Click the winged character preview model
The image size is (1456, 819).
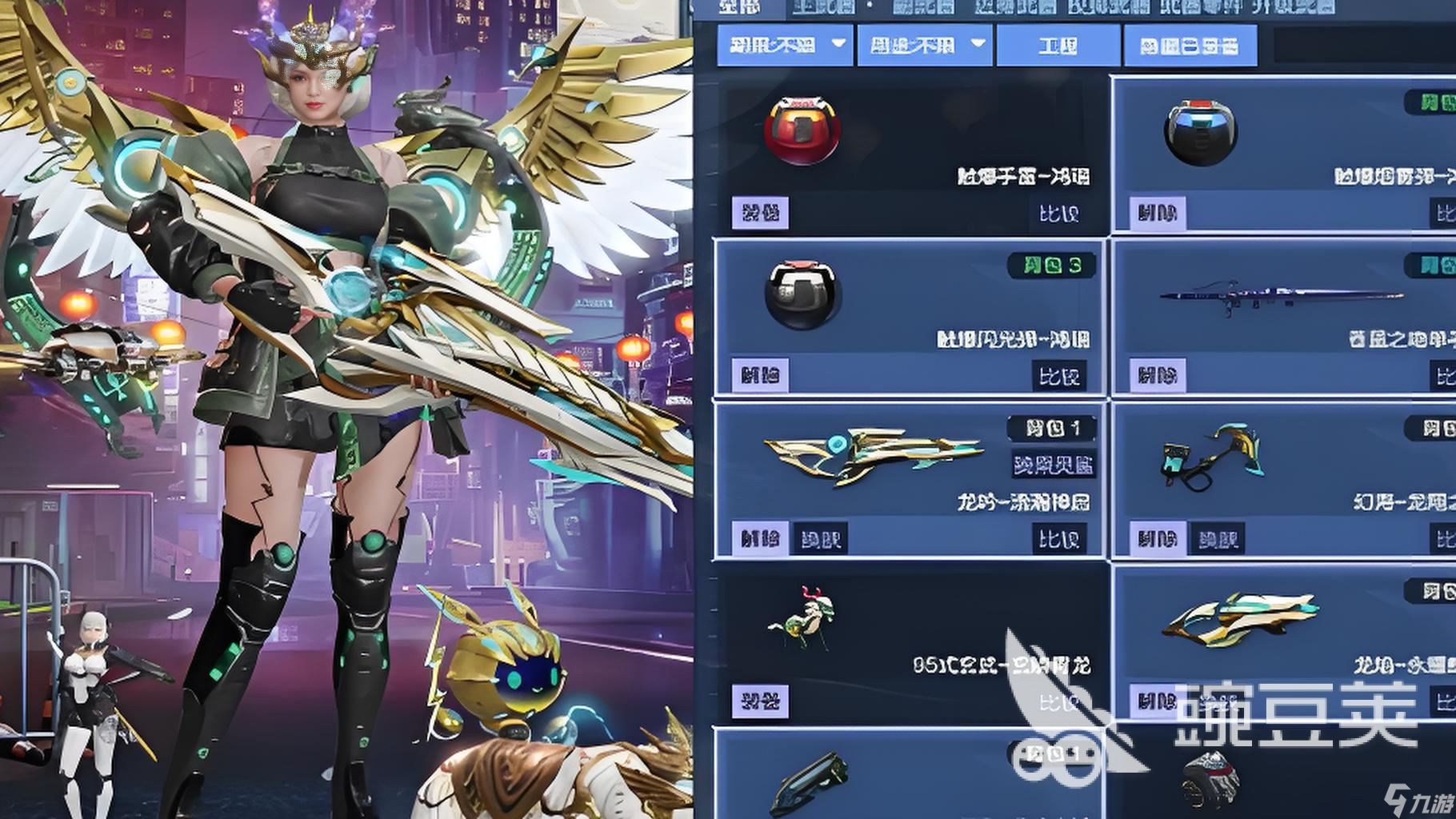tap(320, 320)
